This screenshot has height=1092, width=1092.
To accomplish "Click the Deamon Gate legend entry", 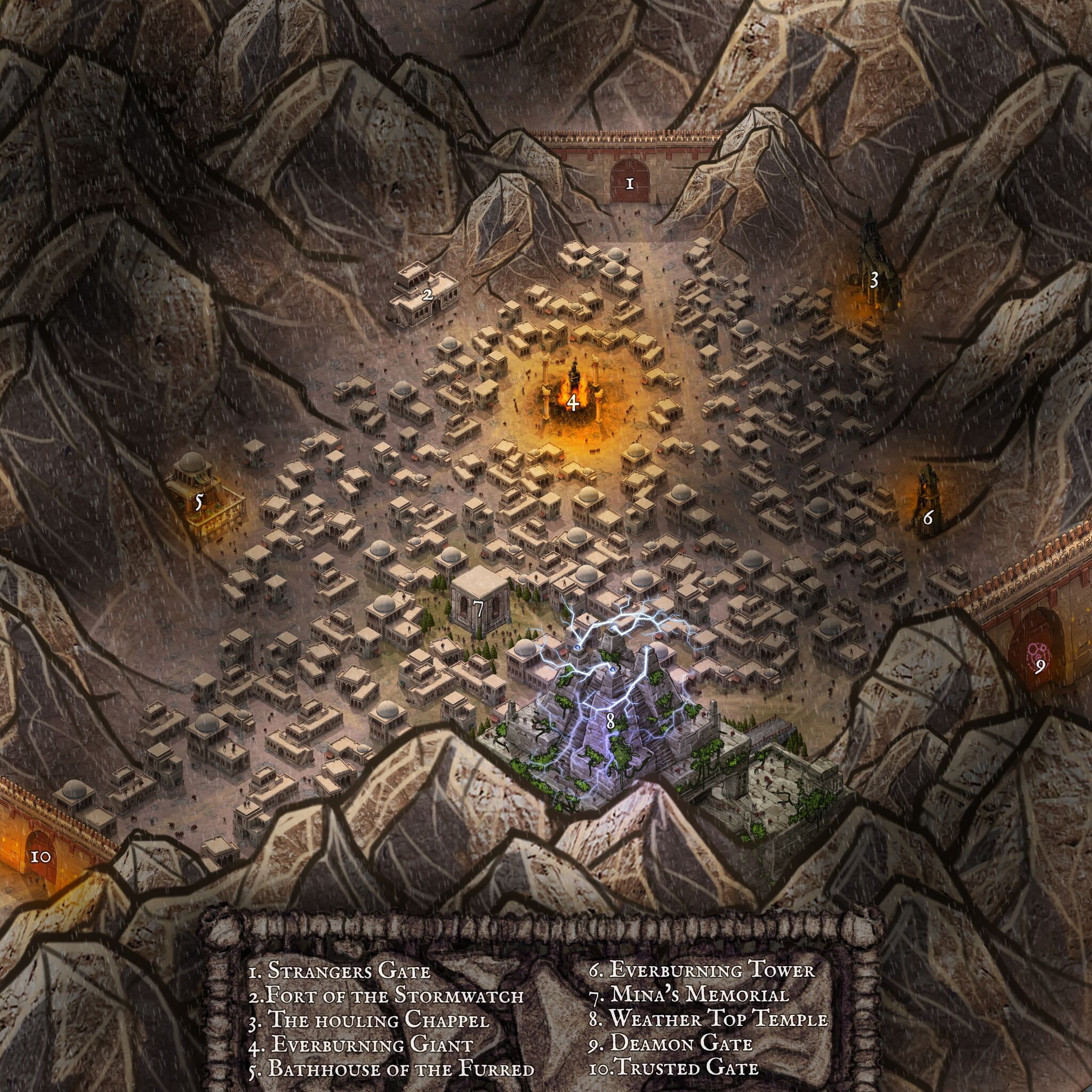I will (x=670, y=1045).
